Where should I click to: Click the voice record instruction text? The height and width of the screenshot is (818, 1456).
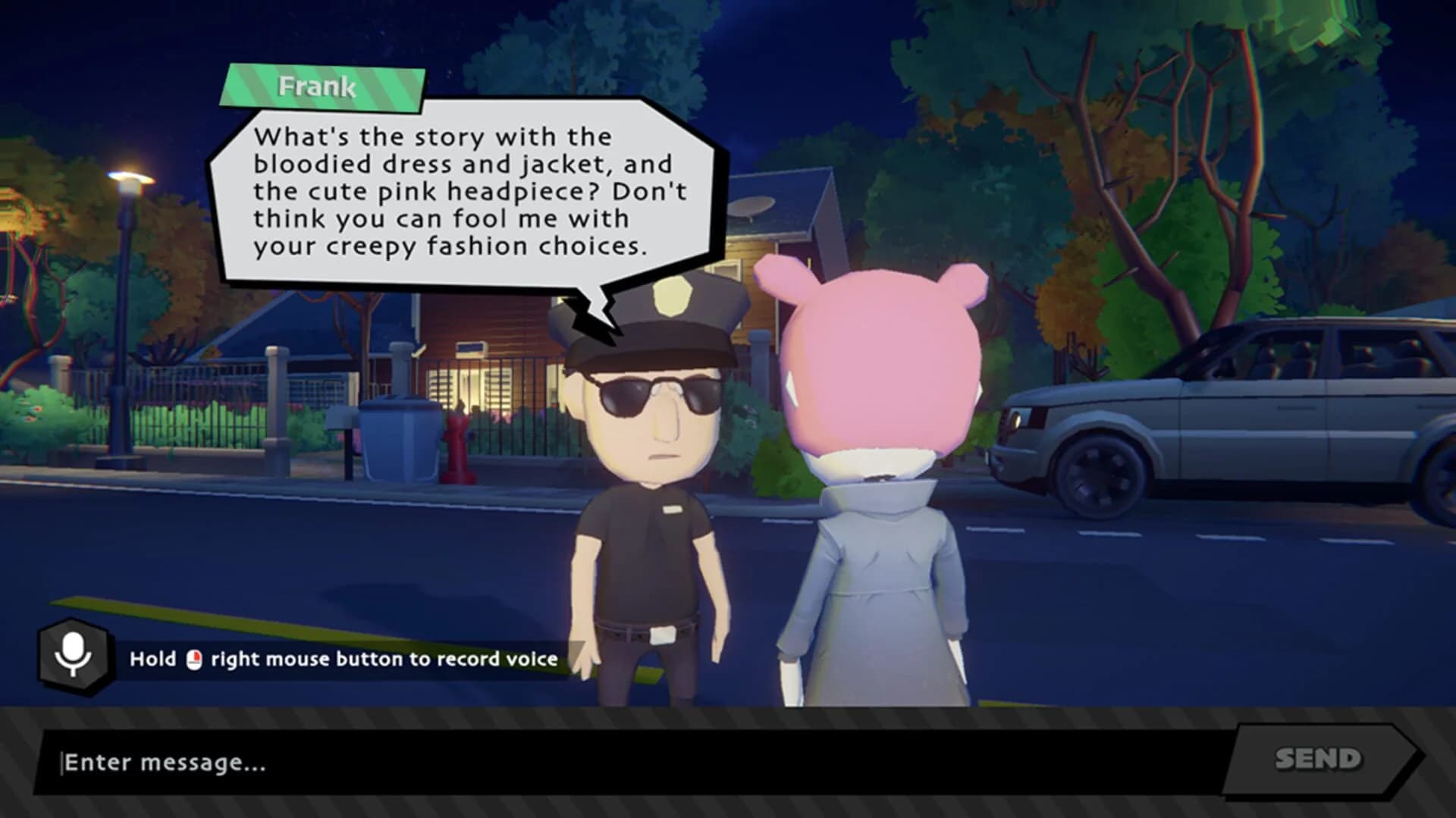tap(341, 660)
